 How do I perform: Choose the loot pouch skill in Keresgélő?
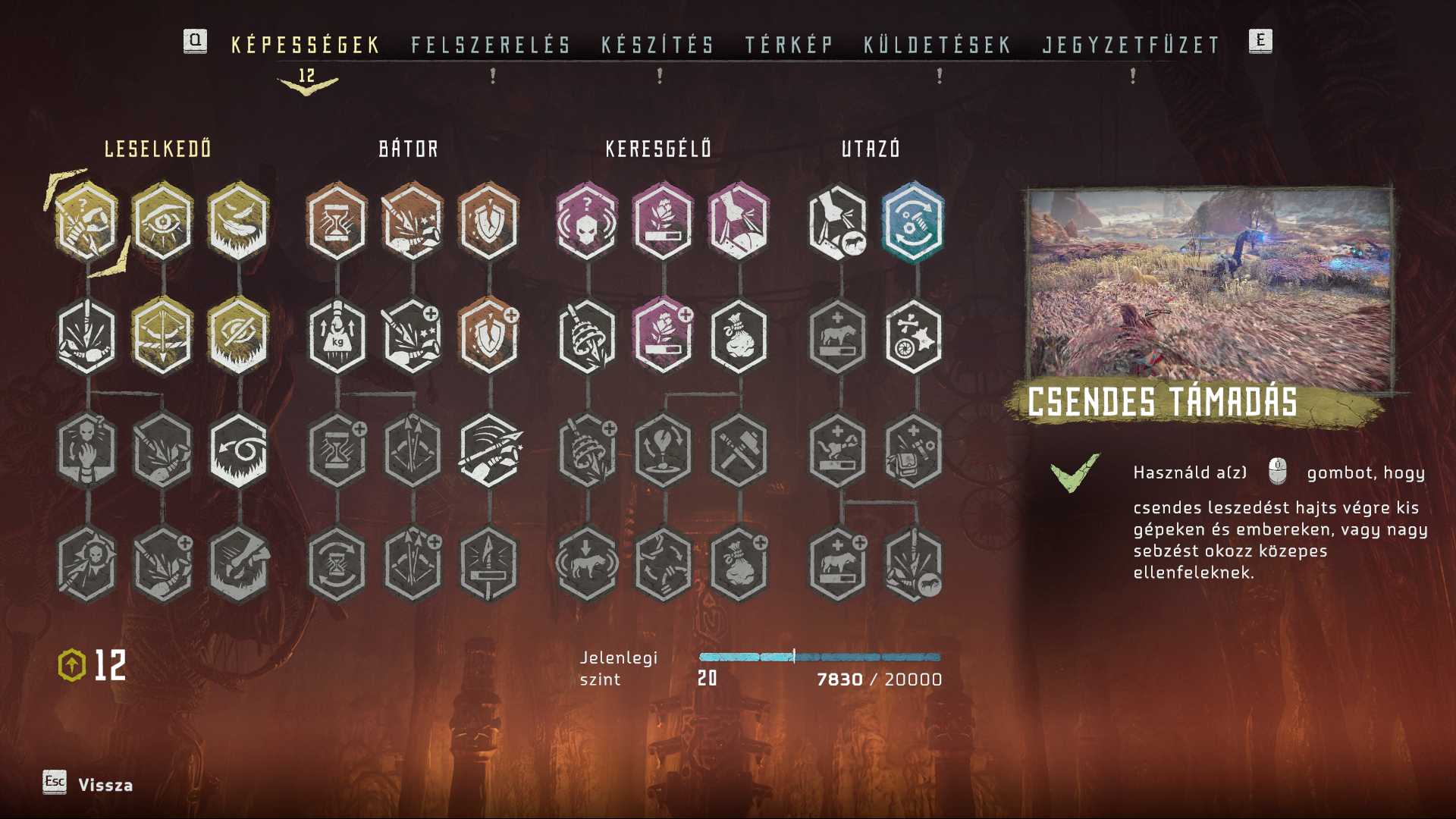pyautogui.click(x=739, y=336)
